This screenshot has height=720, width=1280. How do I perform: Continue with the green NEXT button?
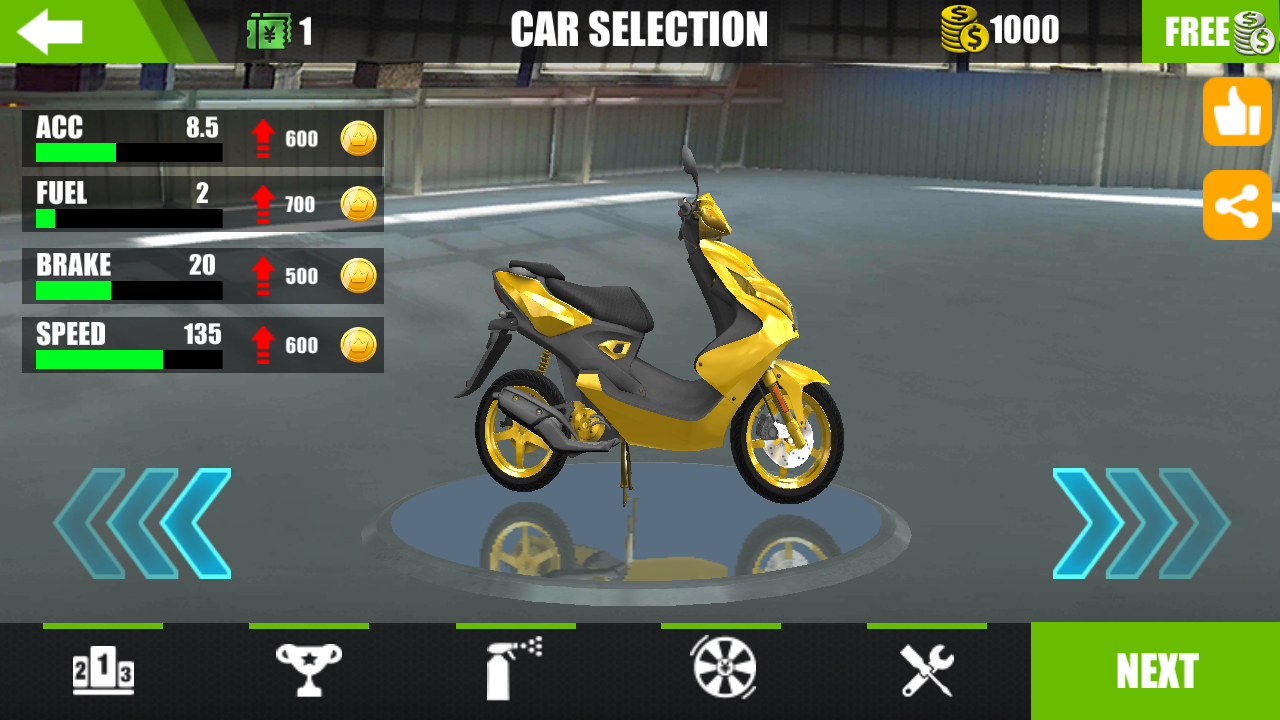pos(1156,671)
